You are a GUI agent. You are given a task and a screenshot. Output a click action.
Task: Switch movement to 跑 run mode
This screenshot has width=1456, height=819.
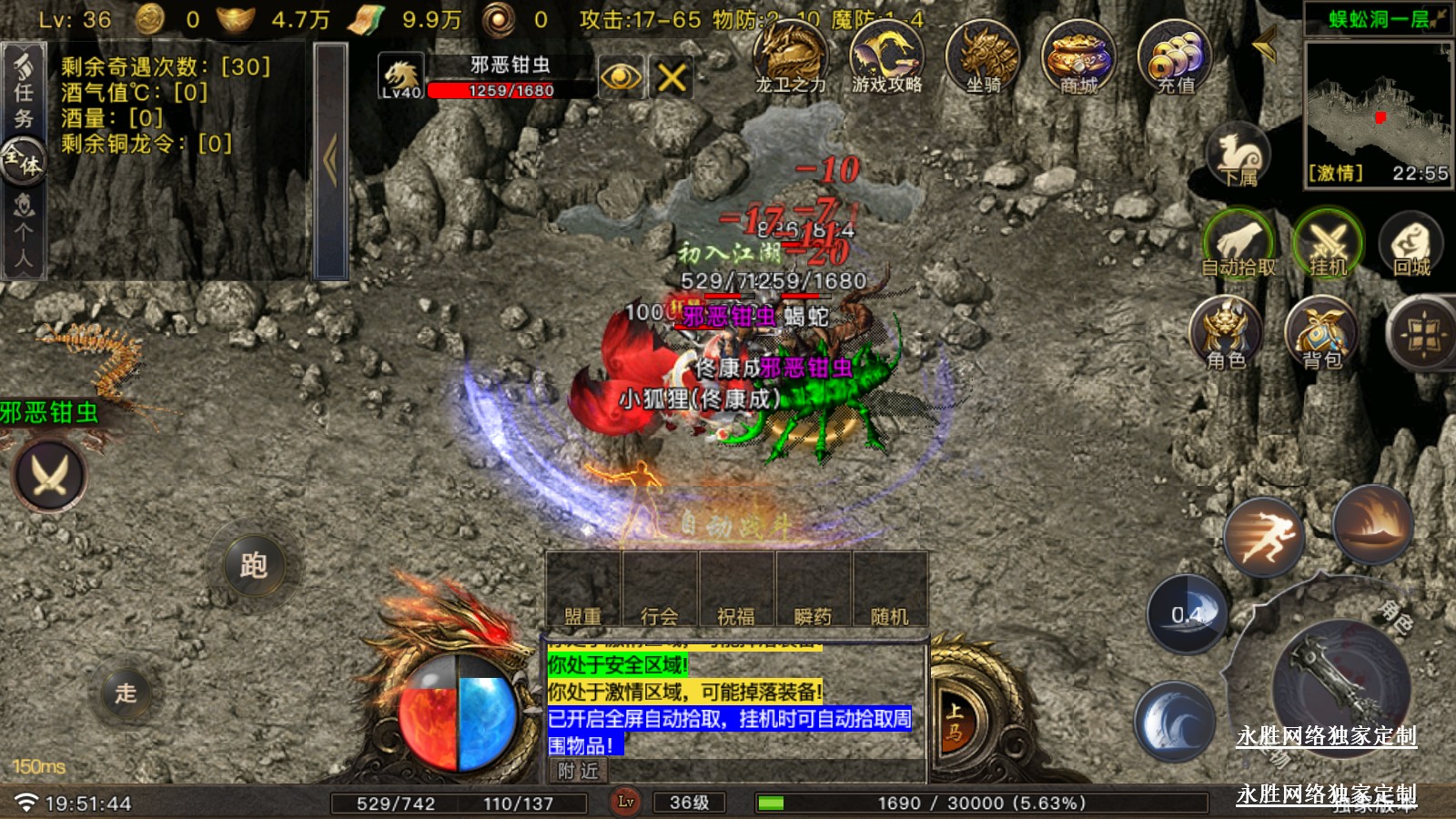tap(253, 565)
